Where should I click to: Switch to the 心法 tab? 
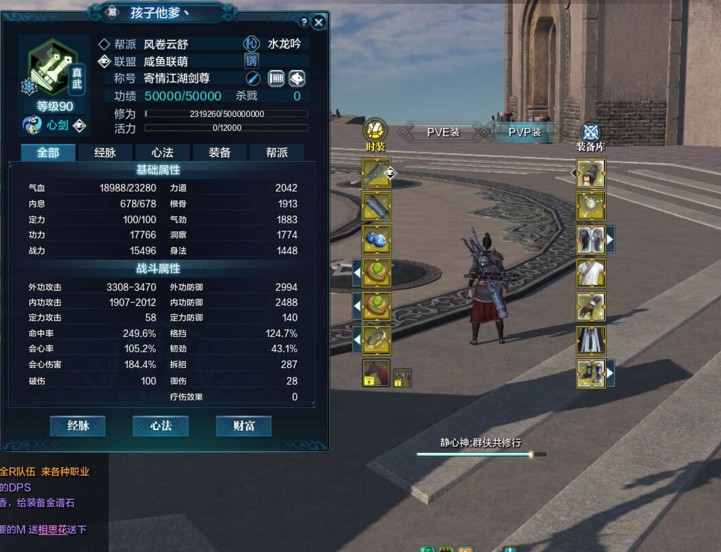click(x=162, y=152)
